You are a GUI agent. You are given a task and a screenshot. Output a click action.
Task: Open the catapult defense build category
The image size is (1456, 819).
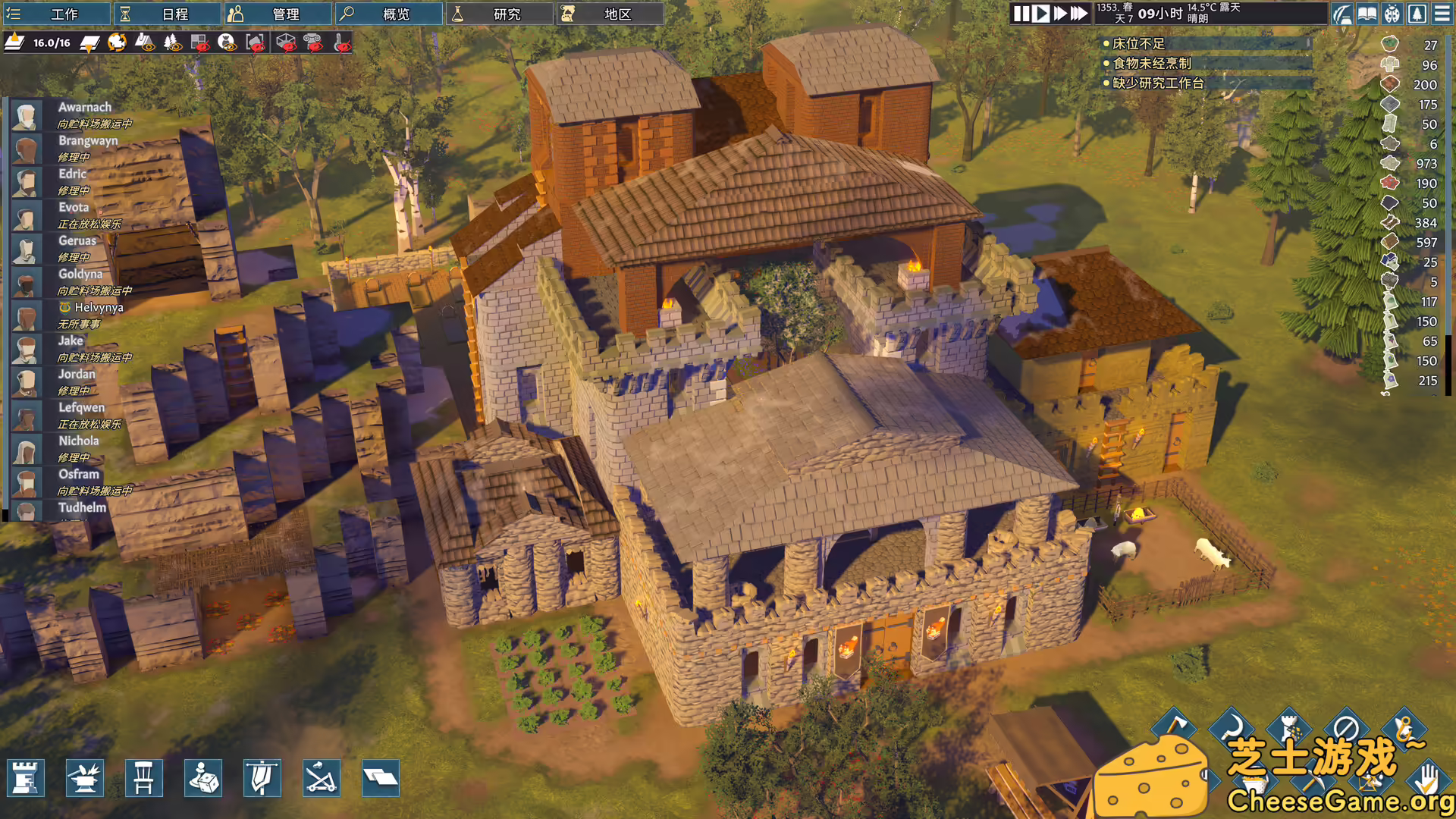321,778
